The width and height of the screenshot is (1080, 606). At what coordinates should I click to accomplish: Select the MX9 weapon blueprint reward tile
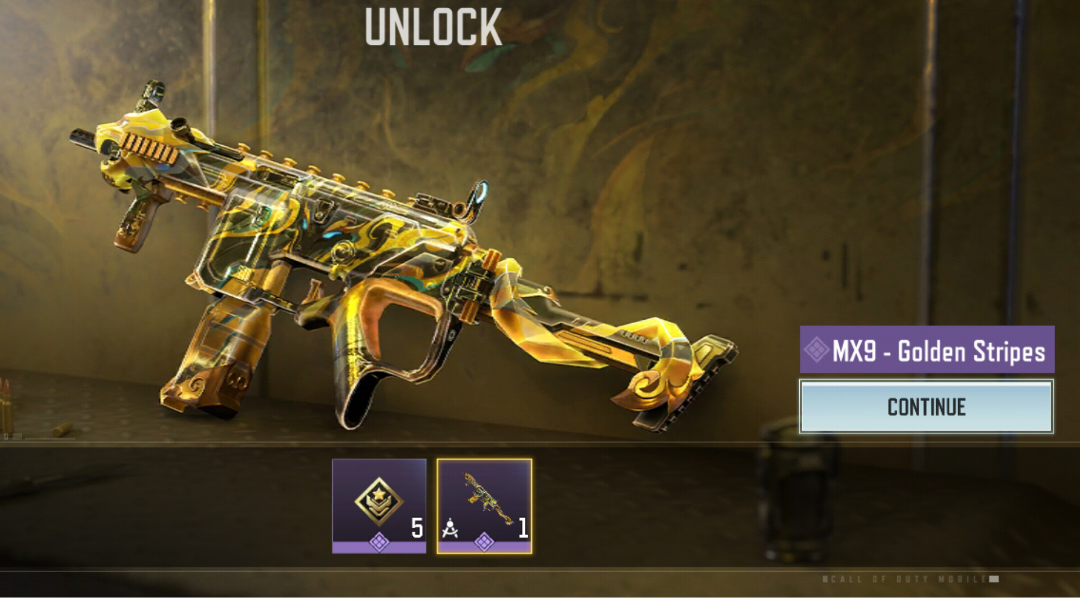click(484, 505)
